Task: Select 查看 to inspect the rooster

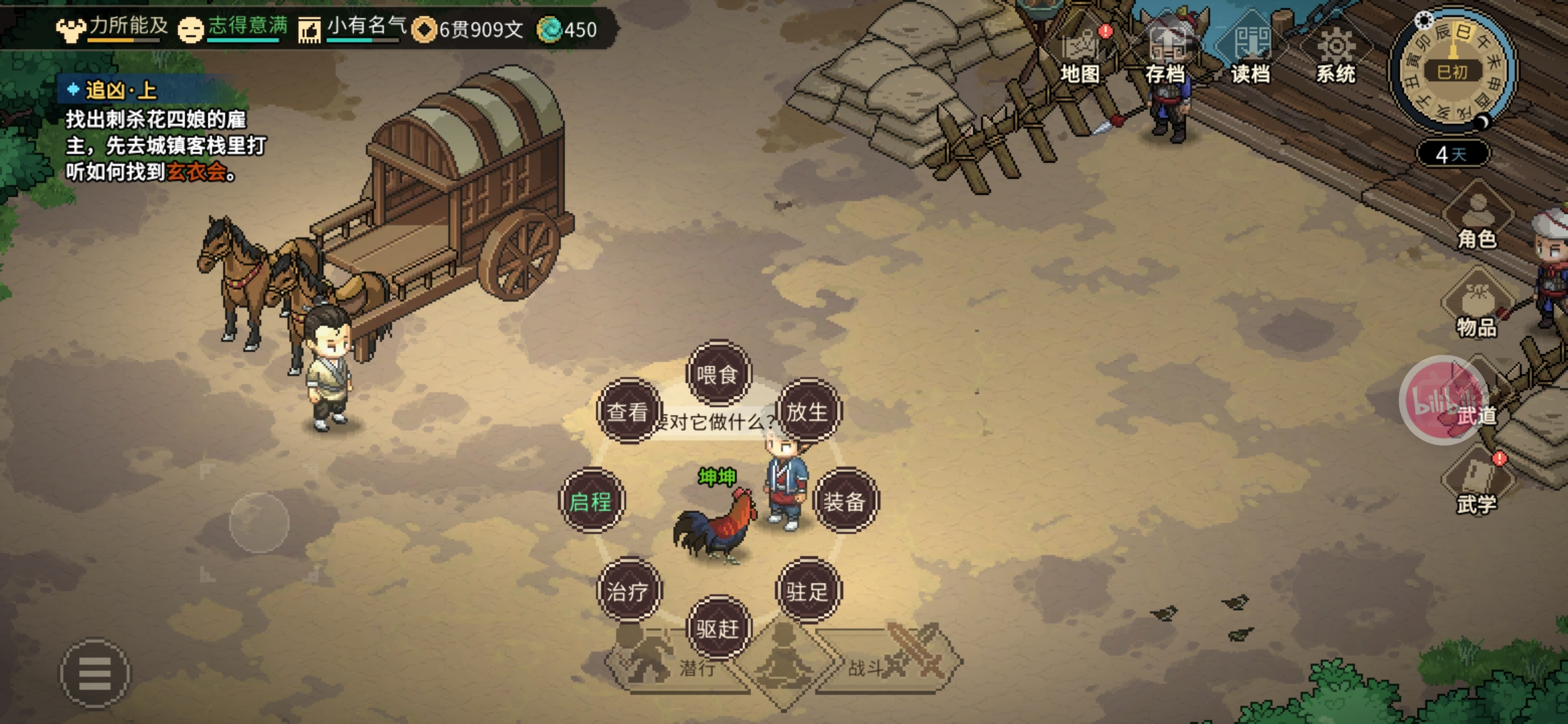Action: tap(628, 411)
